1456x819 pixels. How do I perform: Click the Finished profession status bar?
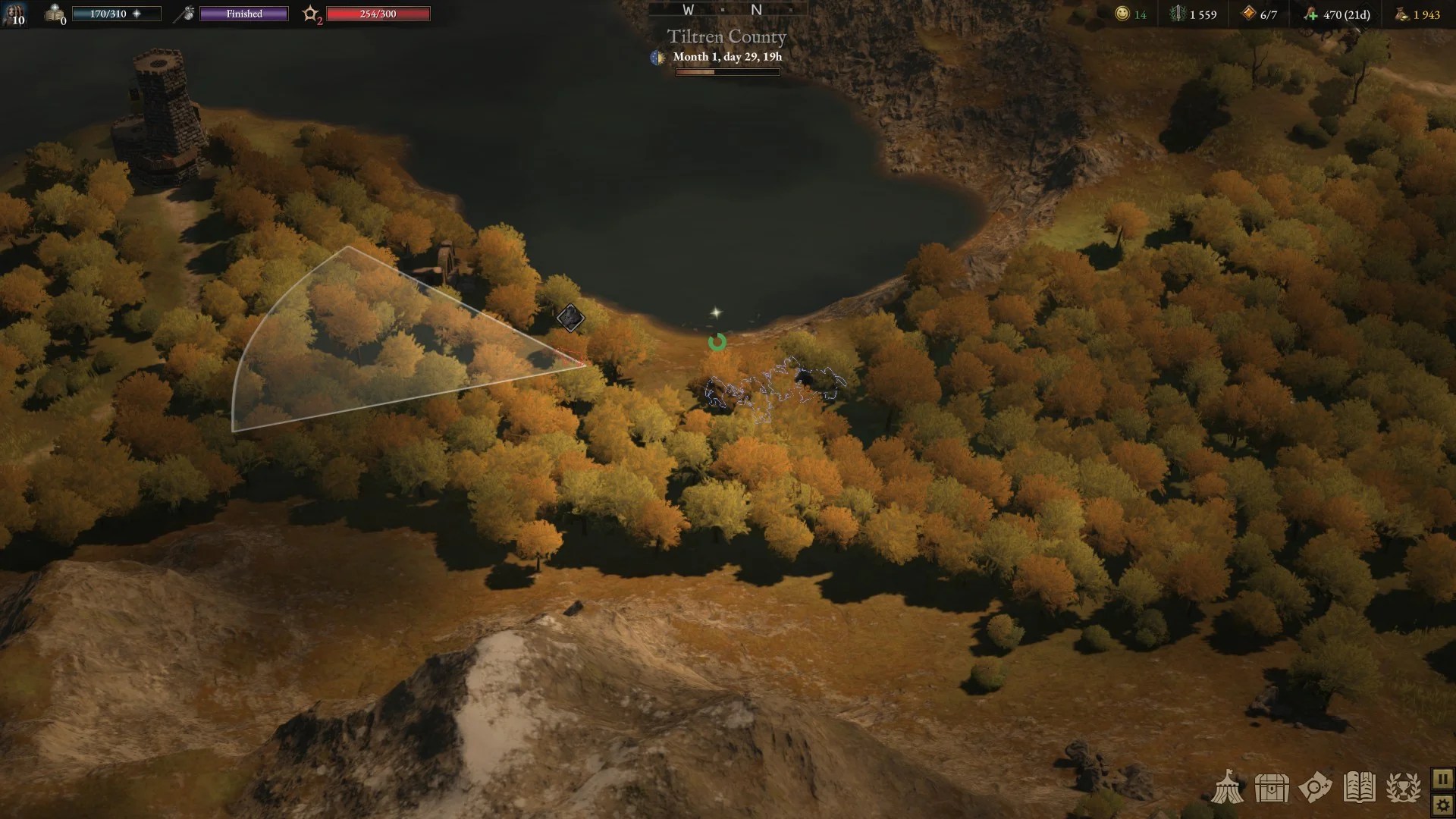tap(243, 13)
